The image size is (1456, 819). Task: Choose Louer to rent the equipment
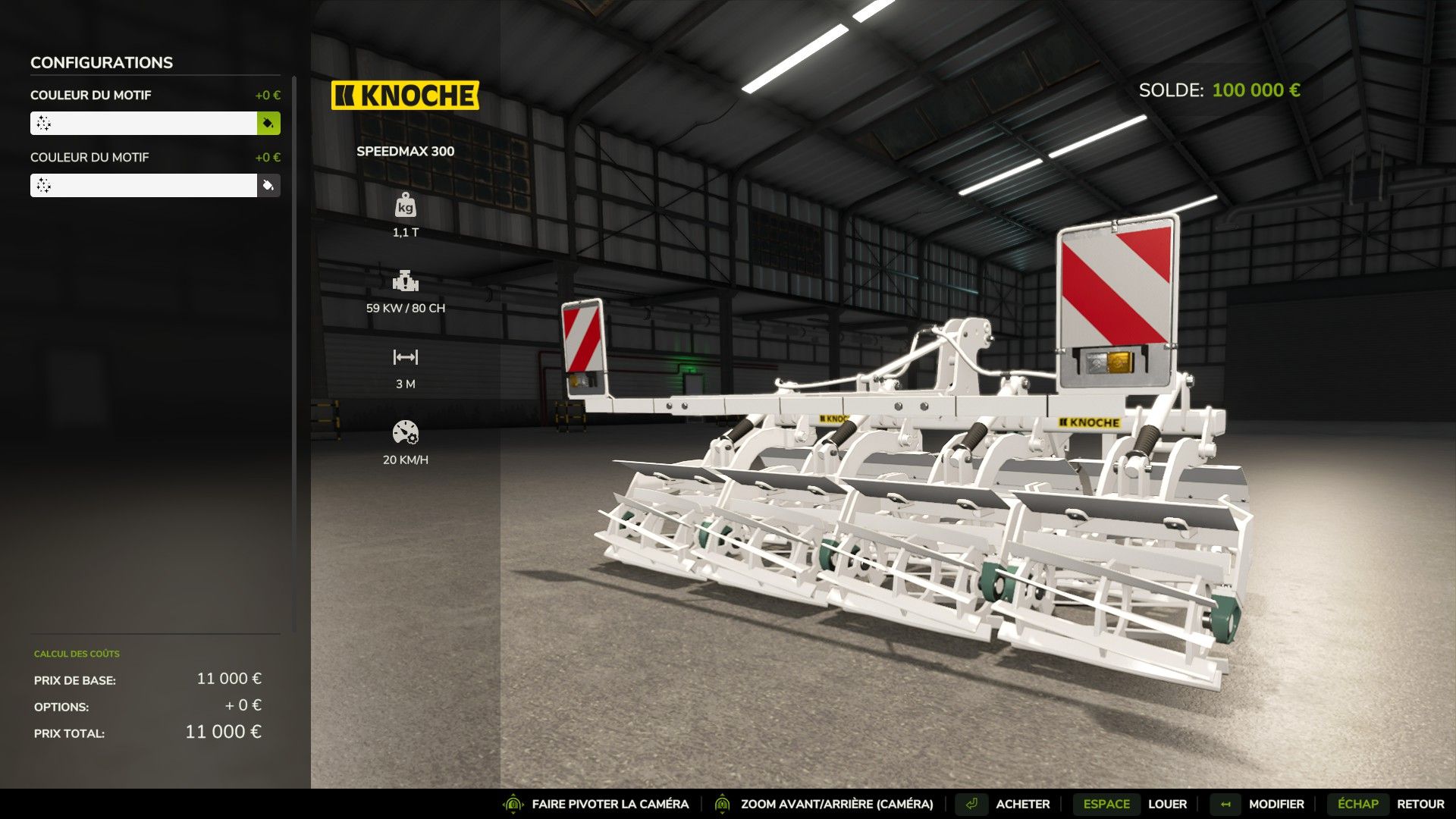point(1166,804)
